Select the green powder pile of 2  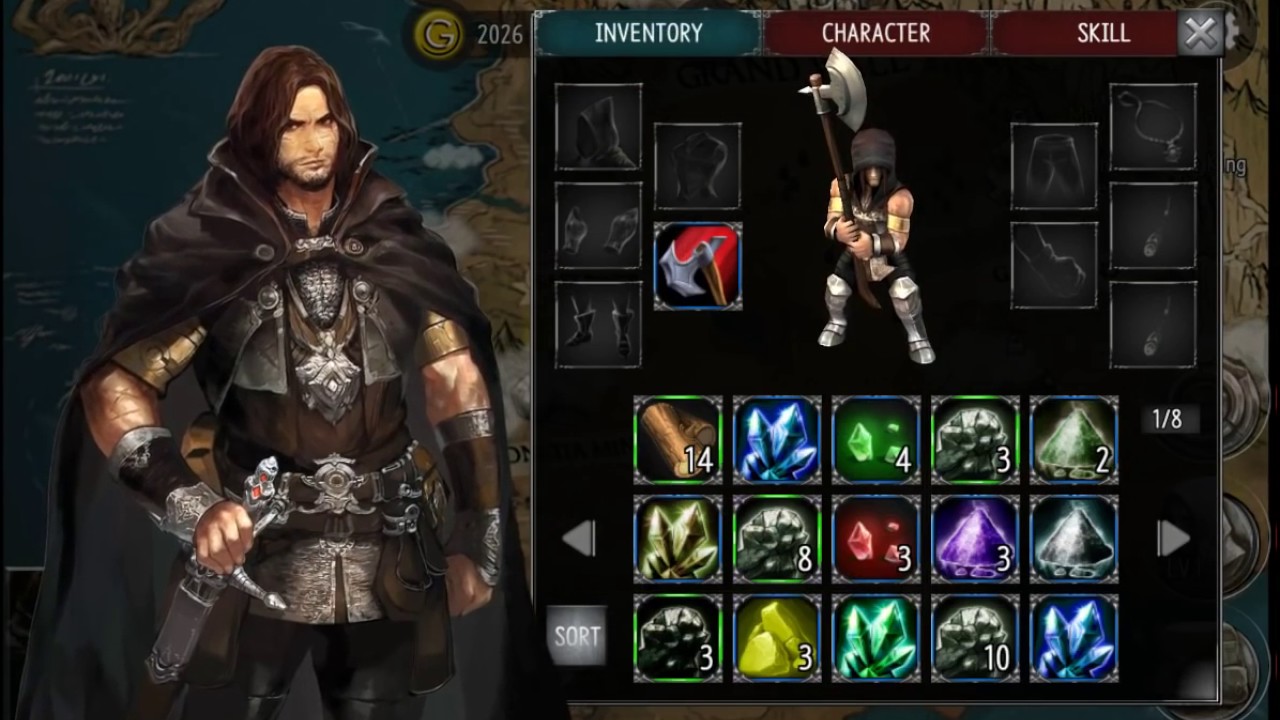[1074, 440]
